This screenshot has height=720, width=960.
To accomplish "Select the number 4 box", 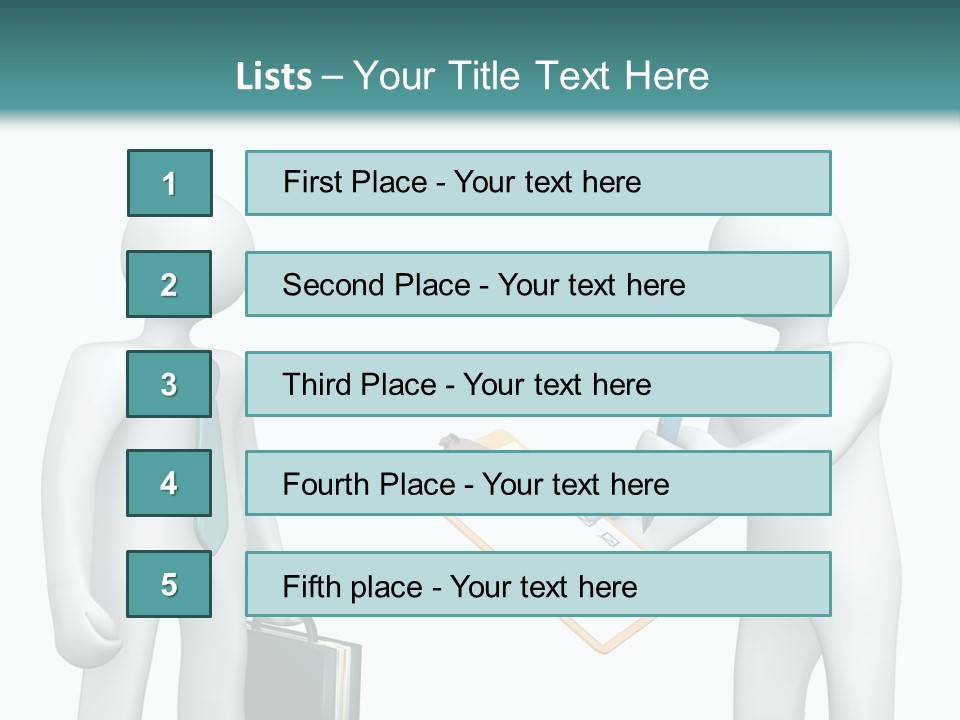I will pos(169,483).
